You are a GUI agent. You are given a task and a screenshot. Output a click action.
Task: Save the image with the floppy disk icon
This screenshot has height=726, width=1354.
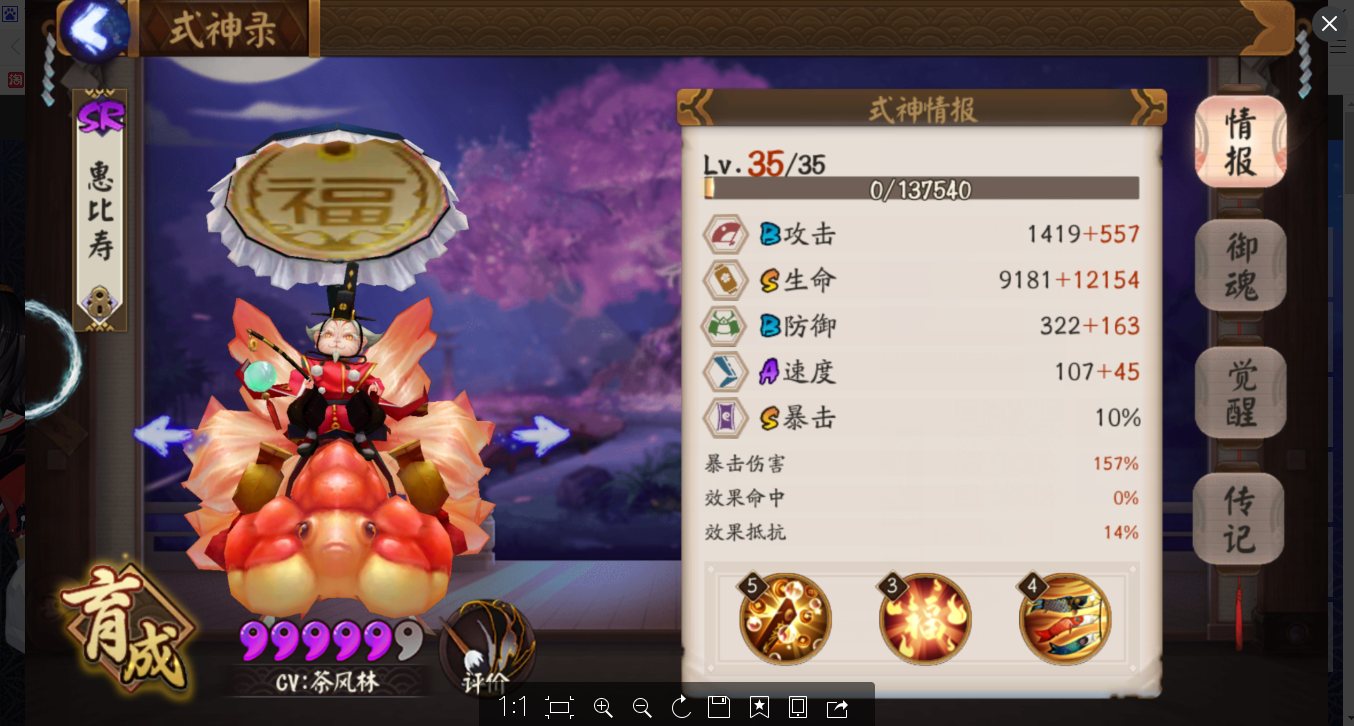tap(719, 708)
